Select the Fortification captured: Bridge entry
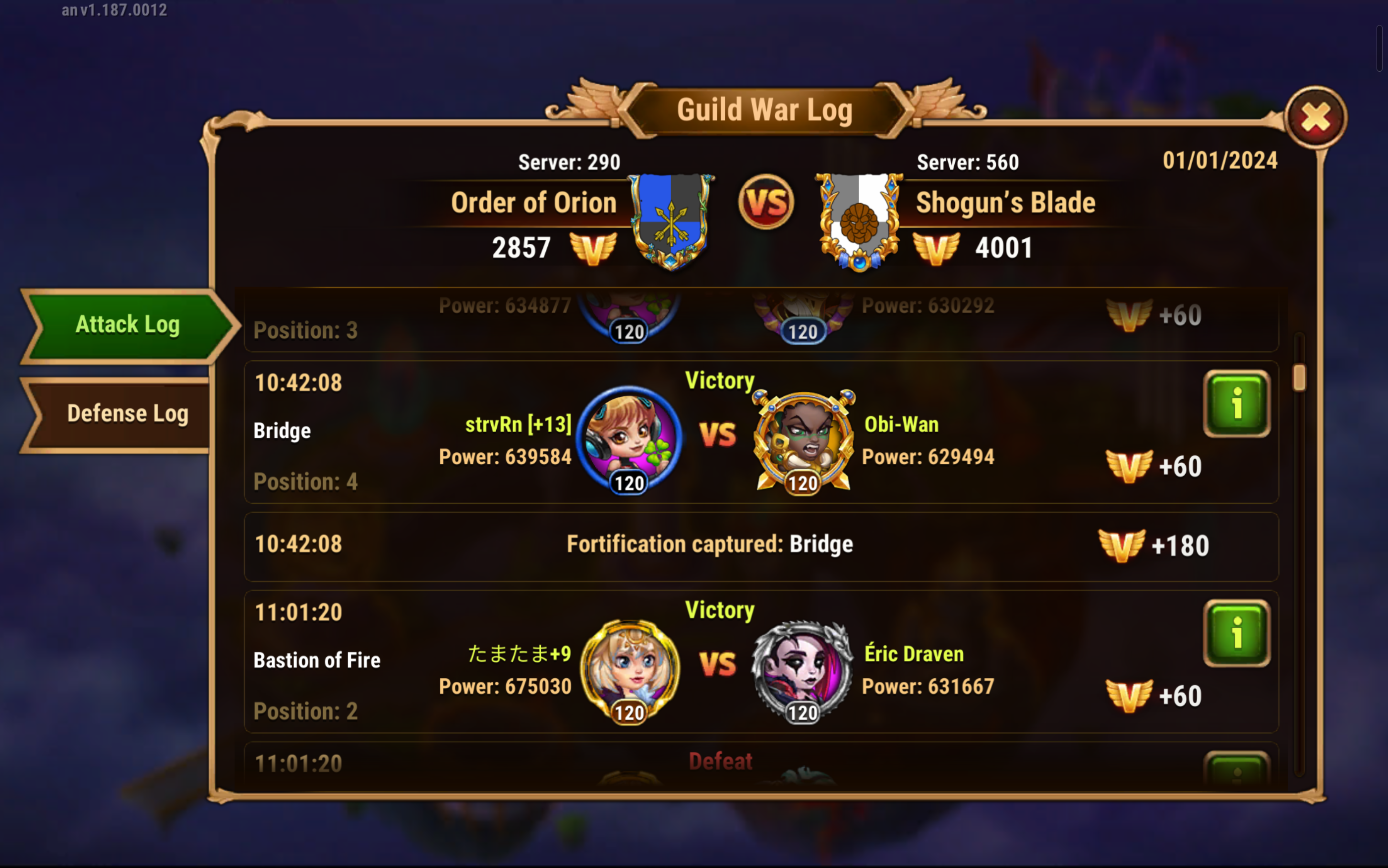1388x868 pixels. click(x=709, y=545)
